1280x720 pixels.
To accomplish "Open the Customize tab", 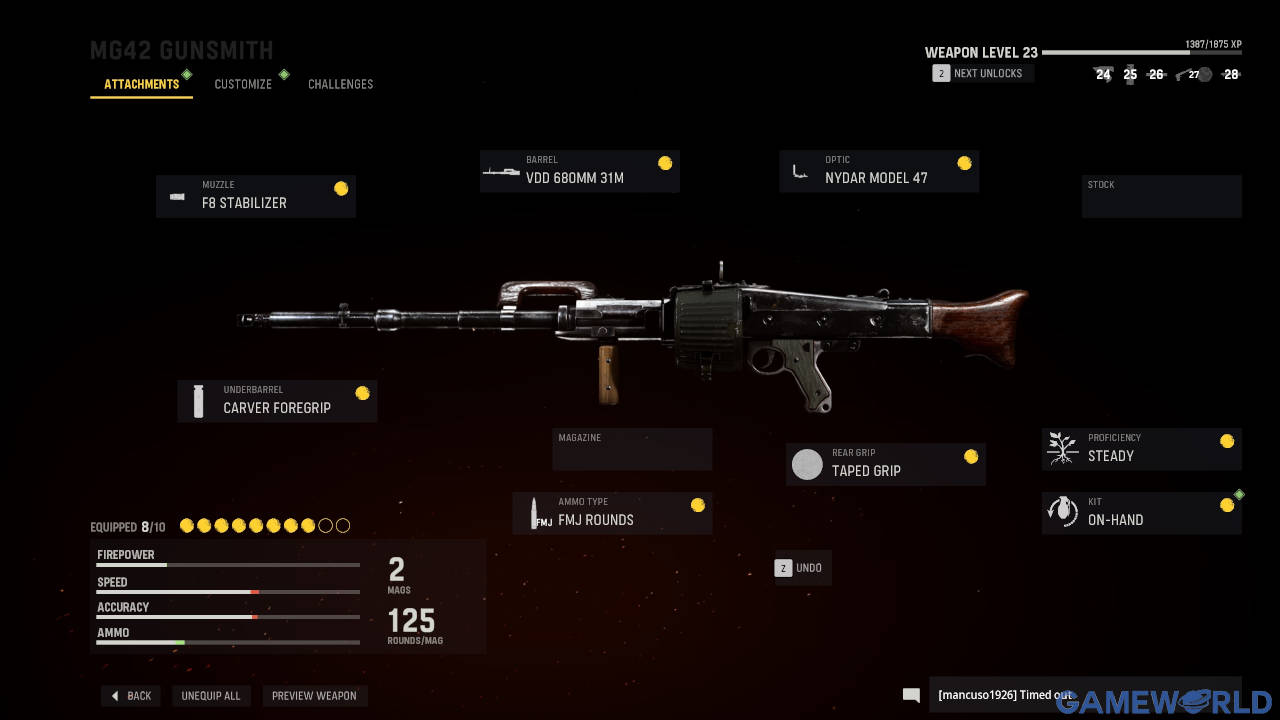I will click(x=243, y=84).
